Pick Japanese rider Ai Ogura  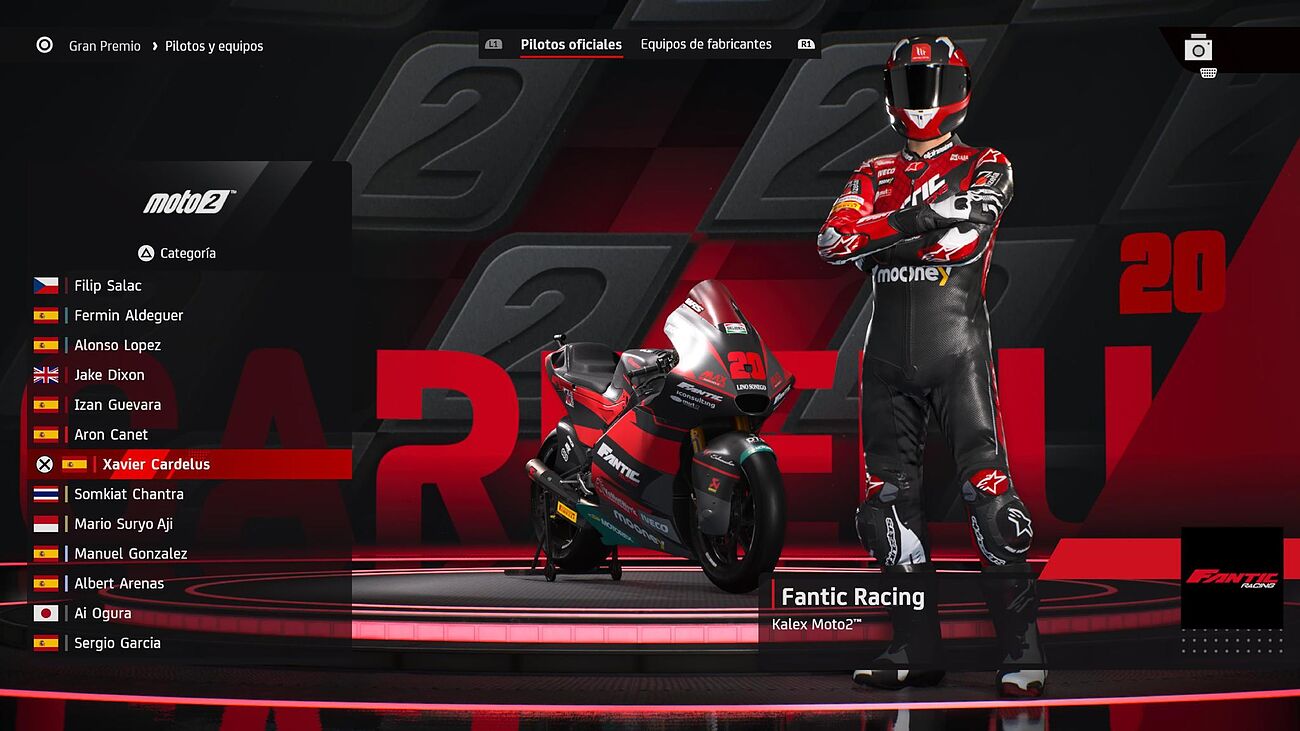tap(102, 613)
